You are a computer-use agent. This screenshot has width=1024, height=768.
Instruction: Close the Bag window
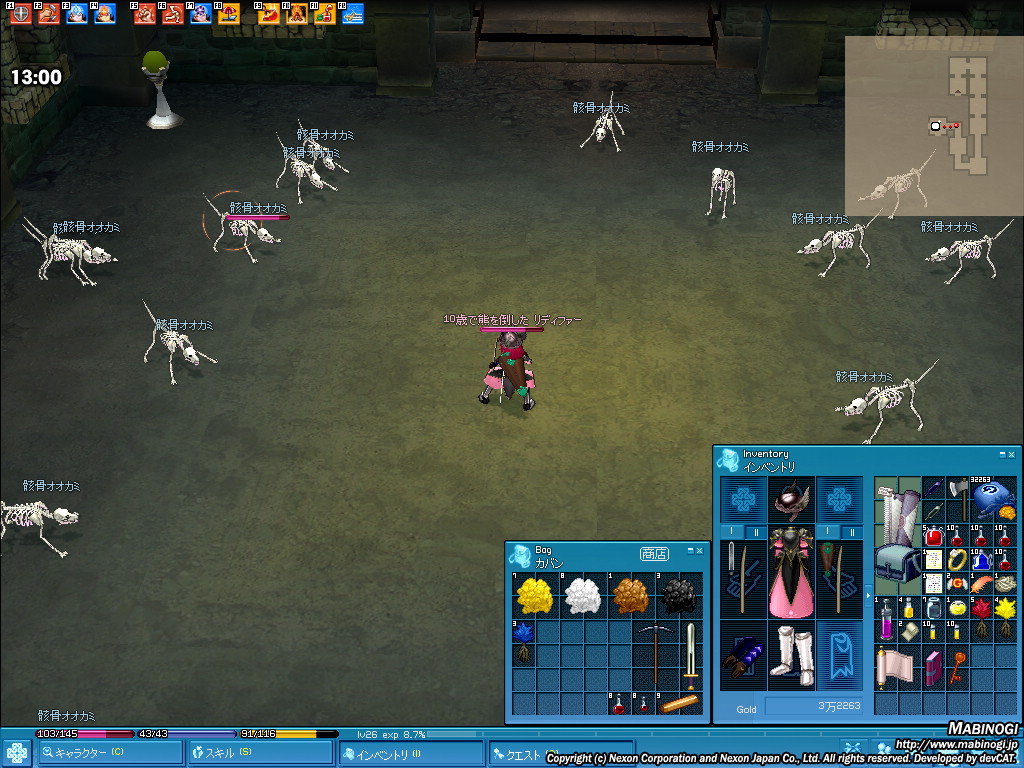pyautogui.click(x=700, y=551)
